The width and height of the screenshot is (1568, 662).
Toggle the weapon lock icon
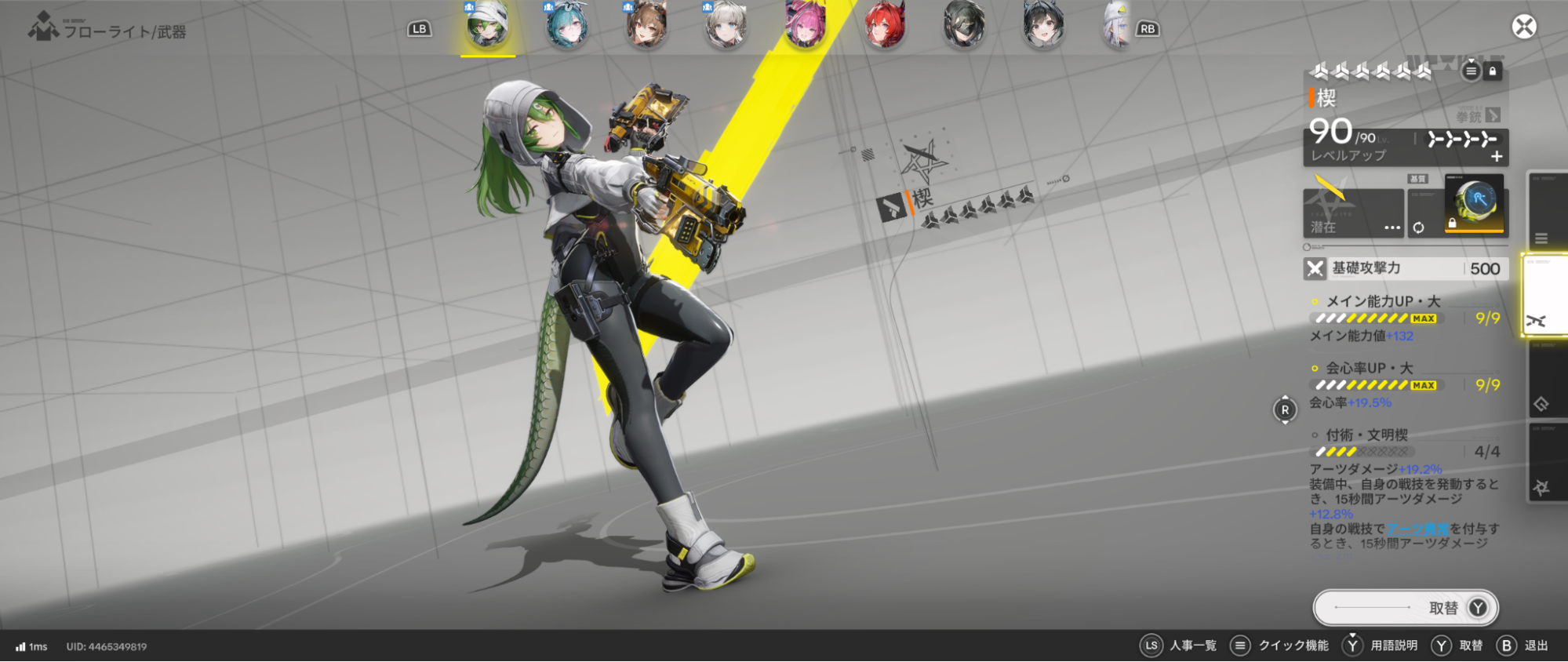(1493, 71)
